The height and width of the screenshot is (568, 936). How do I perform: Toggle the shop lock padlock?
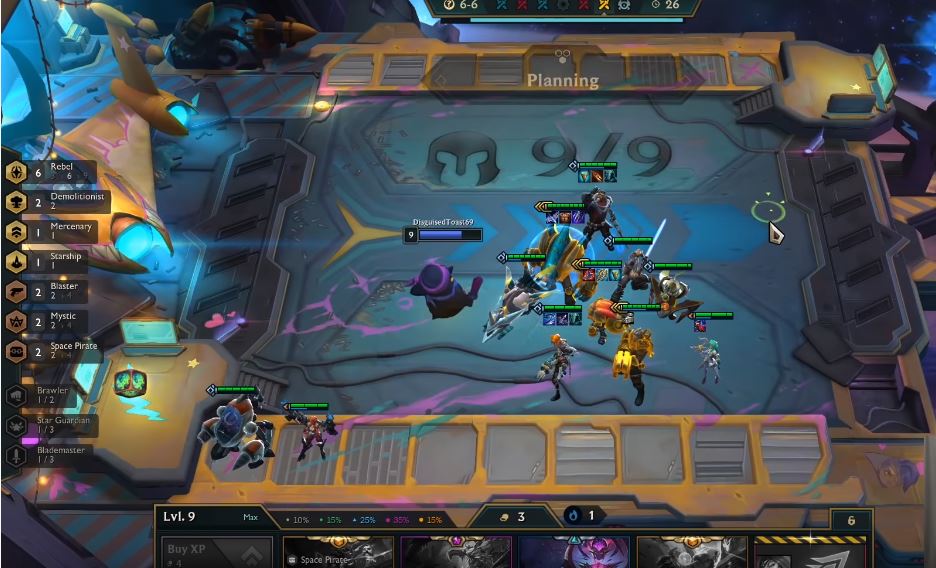click(852, 520)
